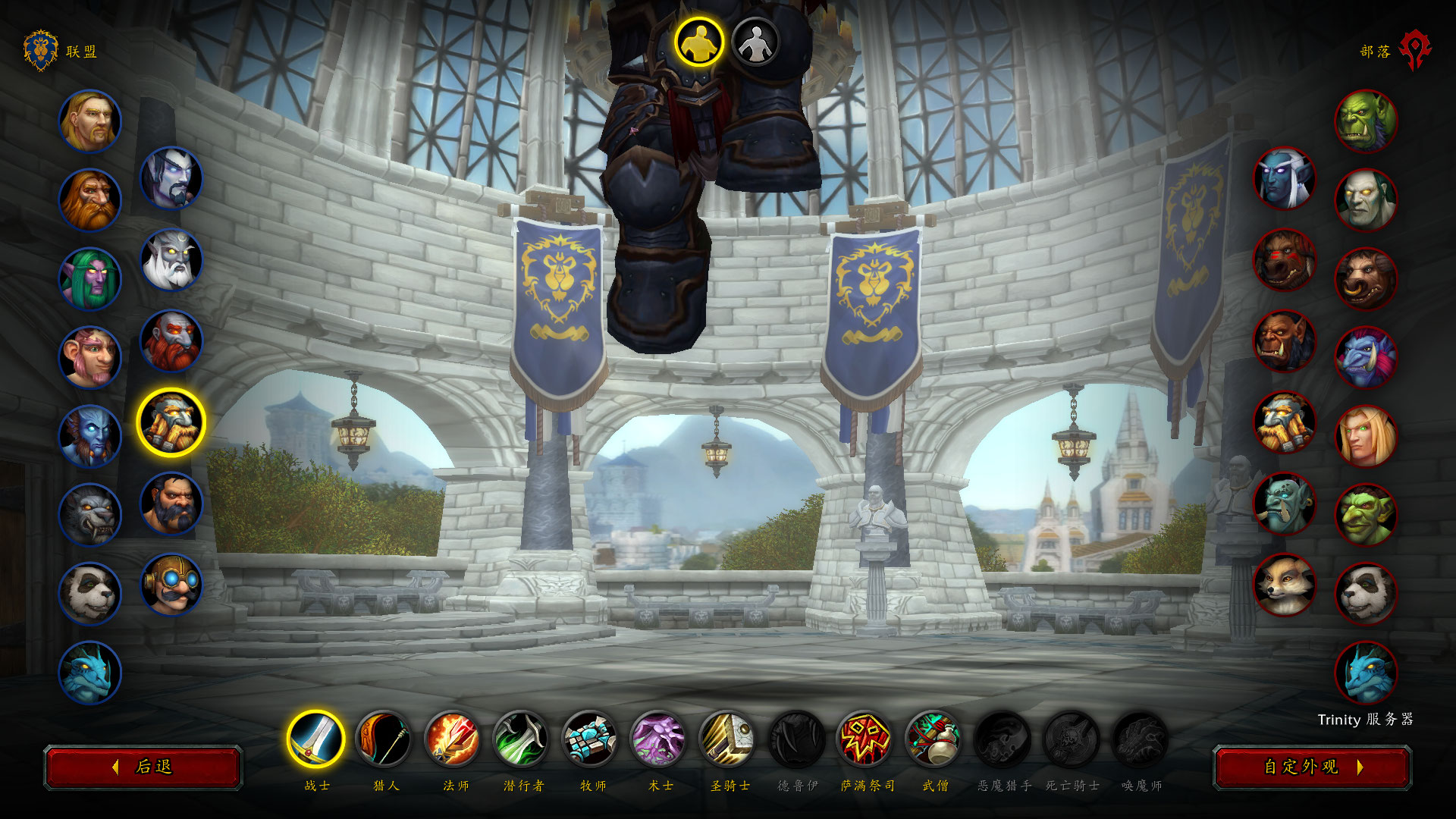Pick the 猎人 hunter class icon

pos(384,739)
